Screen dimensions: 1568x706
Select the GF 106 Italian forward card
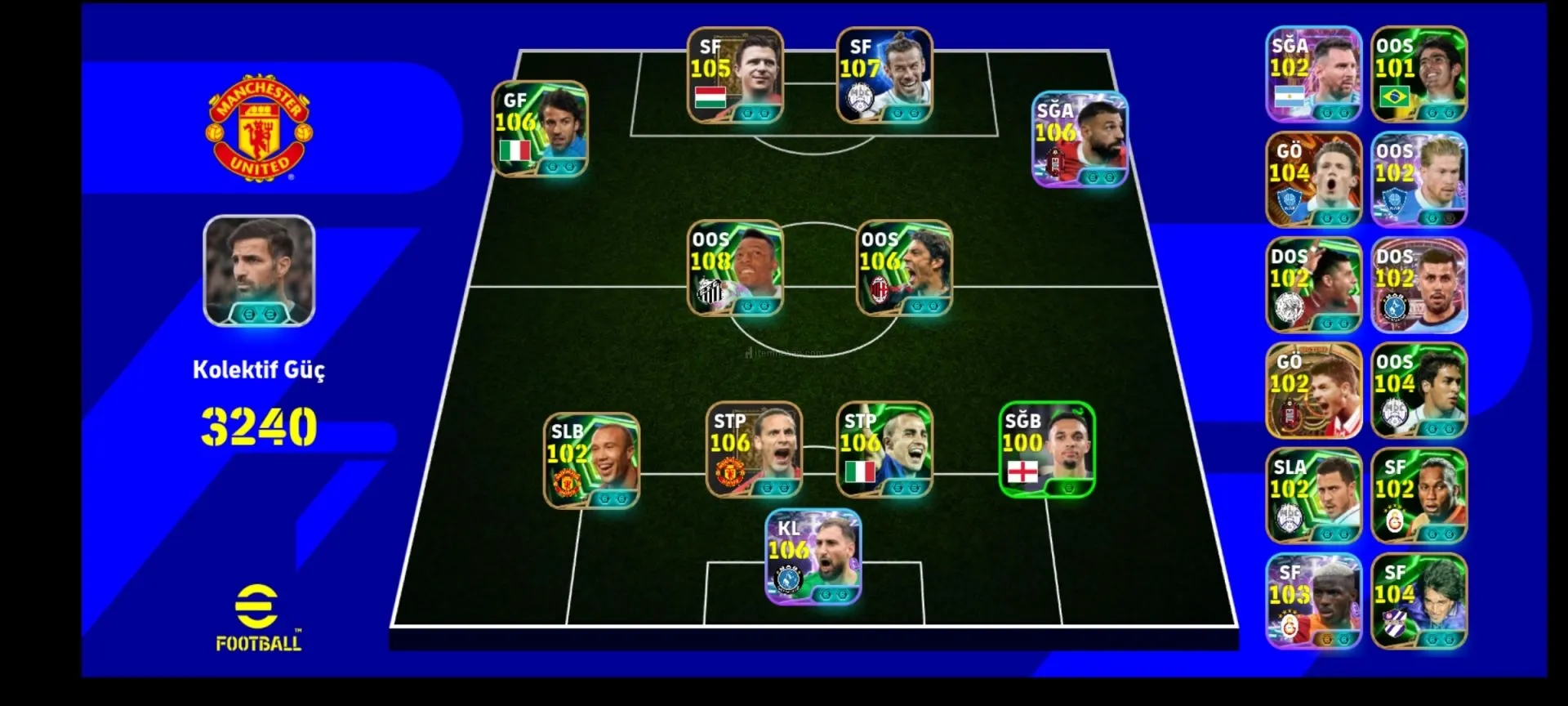(540, 128)
